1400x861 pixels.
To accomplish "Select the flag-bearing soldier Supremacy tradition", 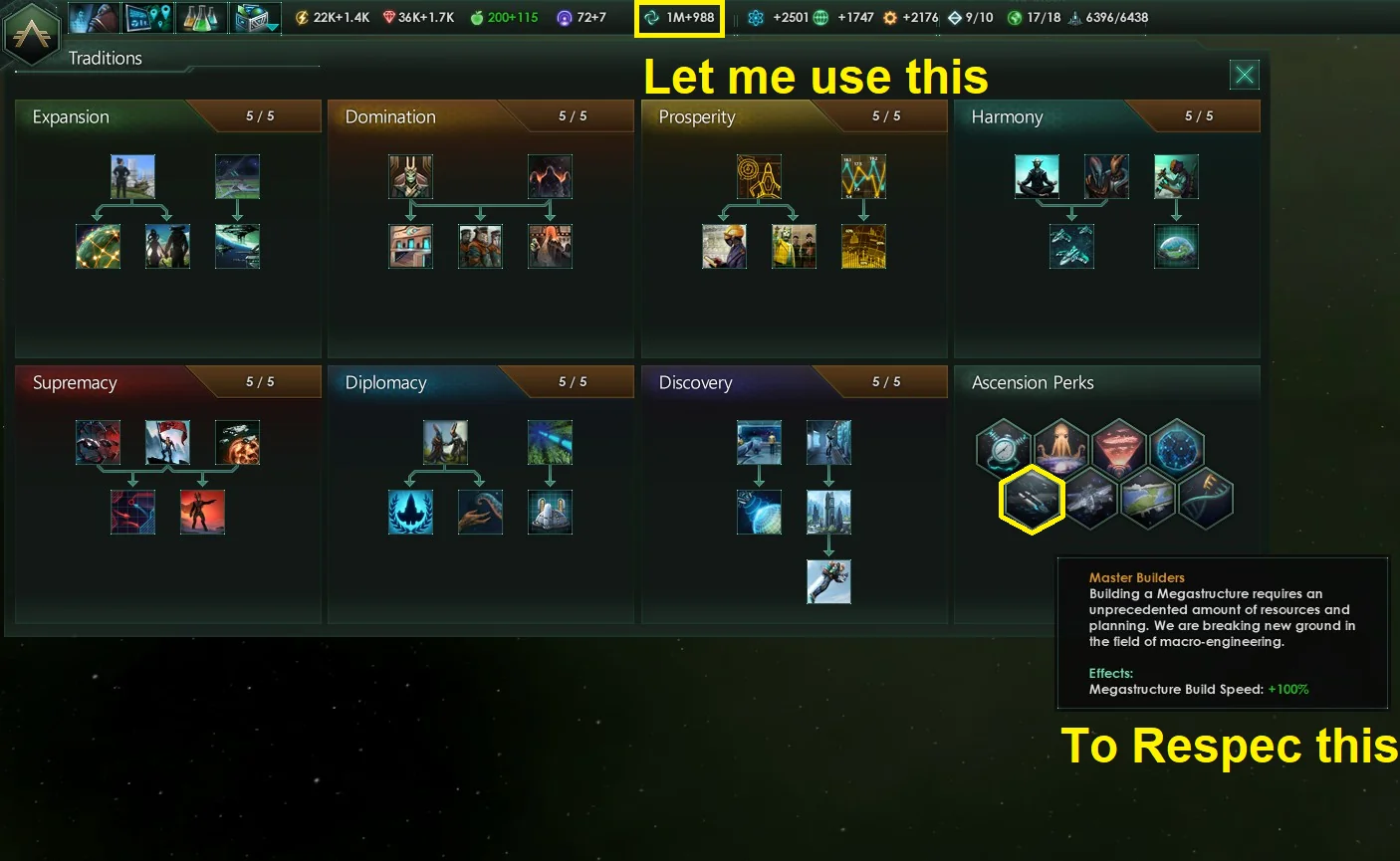I will (x=167, y=442).
